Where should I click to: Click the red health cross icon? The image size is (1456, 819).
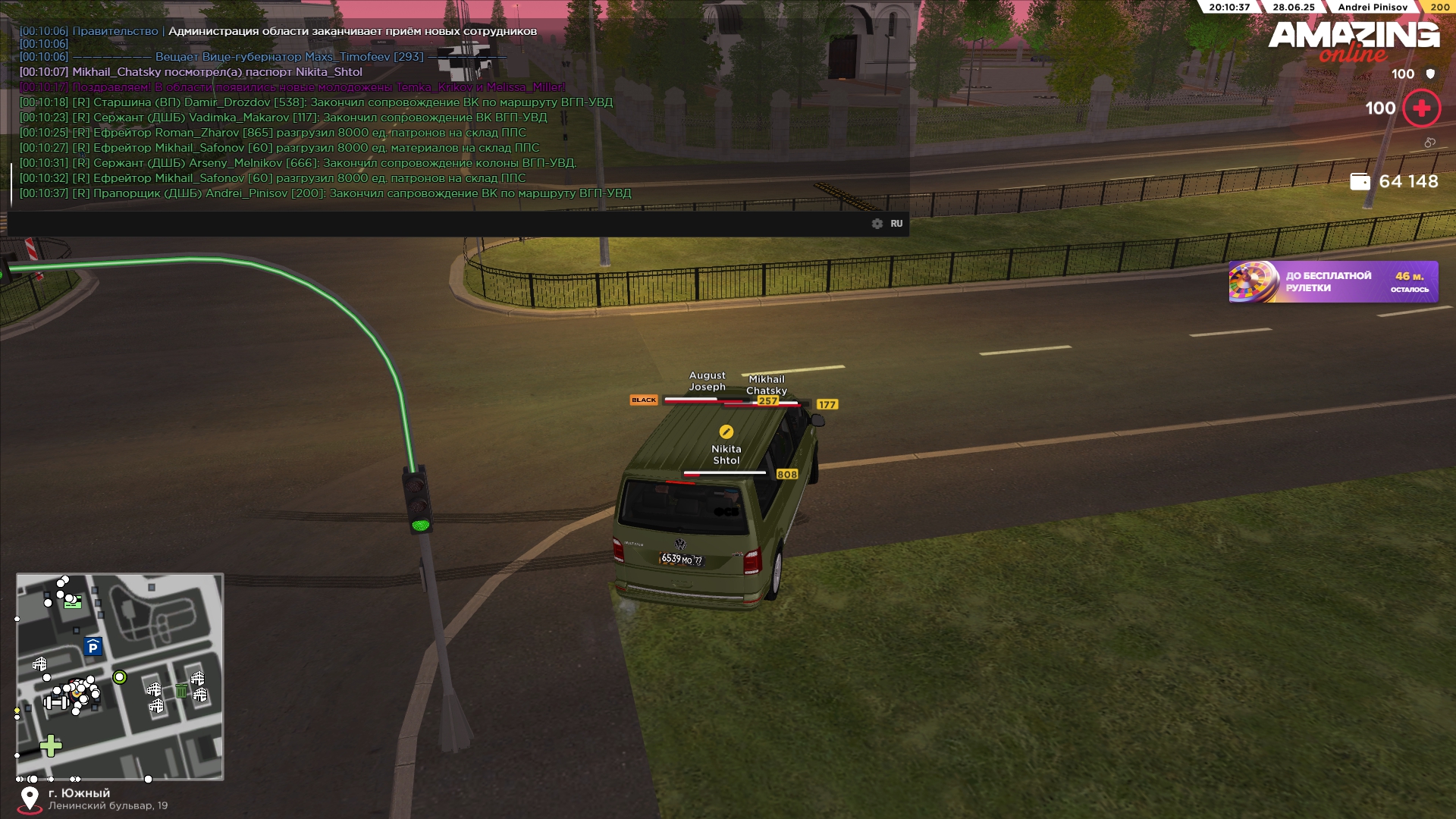pyautogui.click(x=1422, y=108)
